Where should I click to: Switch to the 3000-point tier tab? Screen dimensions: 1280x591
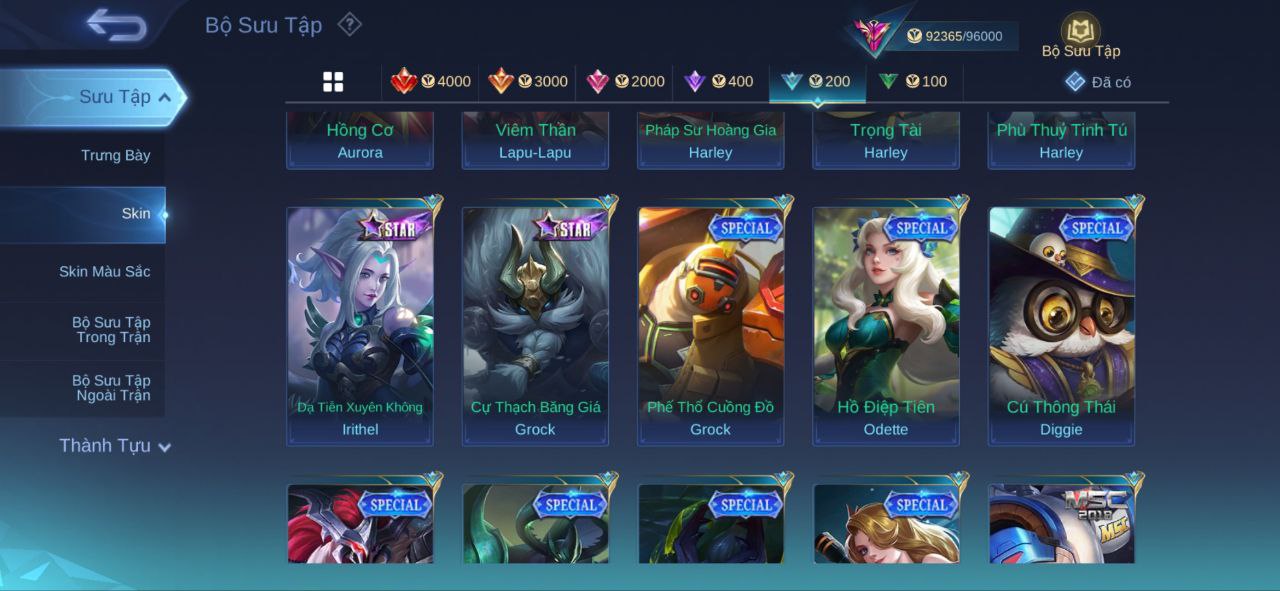(527, 82)
